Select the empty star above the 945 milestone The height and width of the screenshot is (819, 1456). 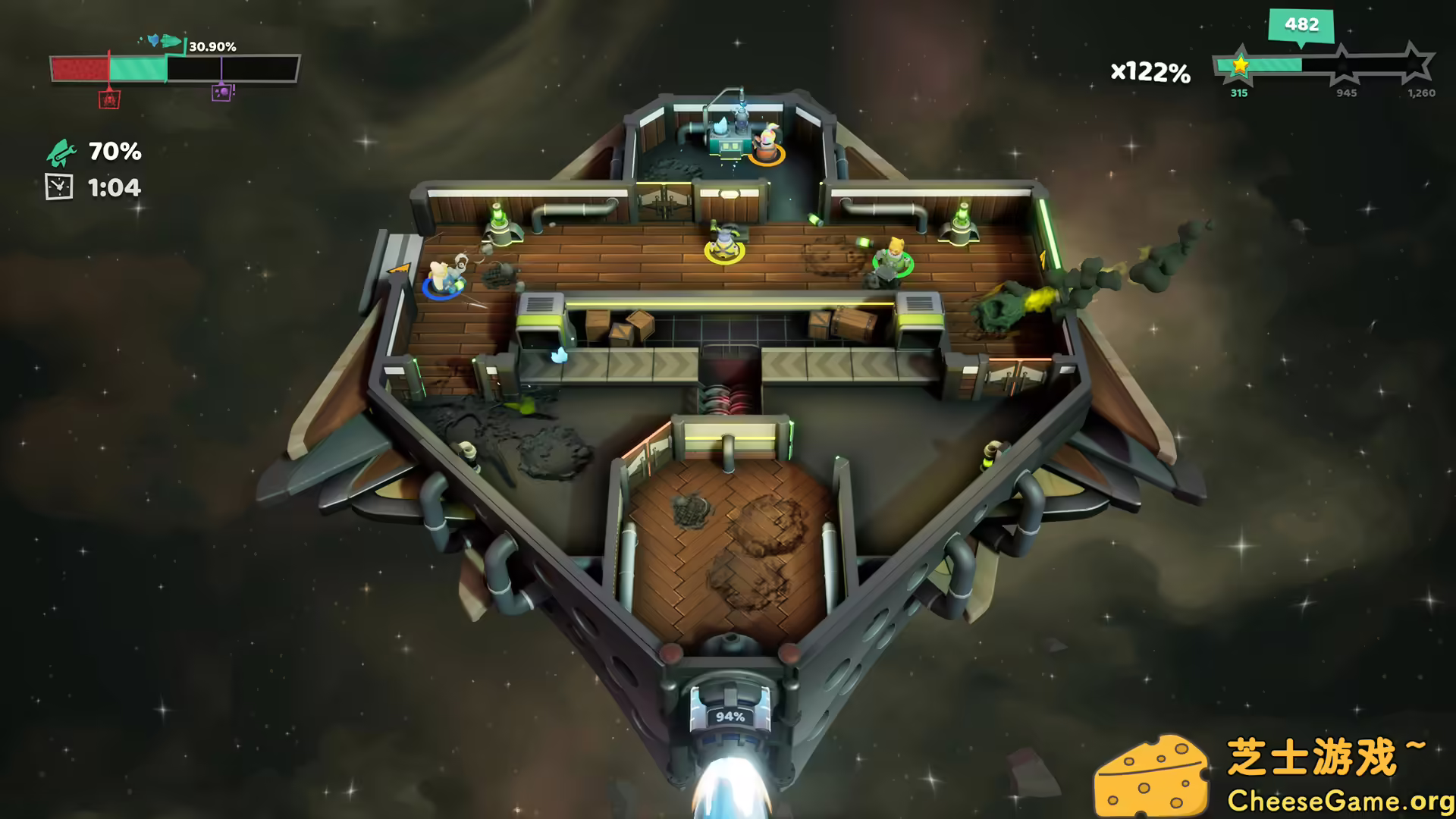1343,66
